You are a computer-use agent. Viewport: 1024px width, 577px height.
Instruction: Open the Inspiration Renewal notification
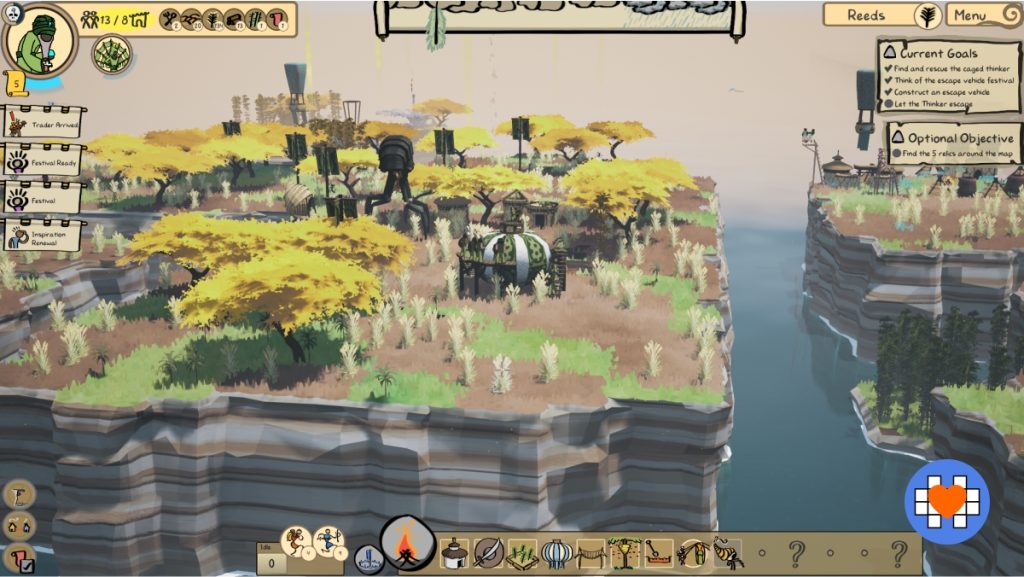(43, 236)
